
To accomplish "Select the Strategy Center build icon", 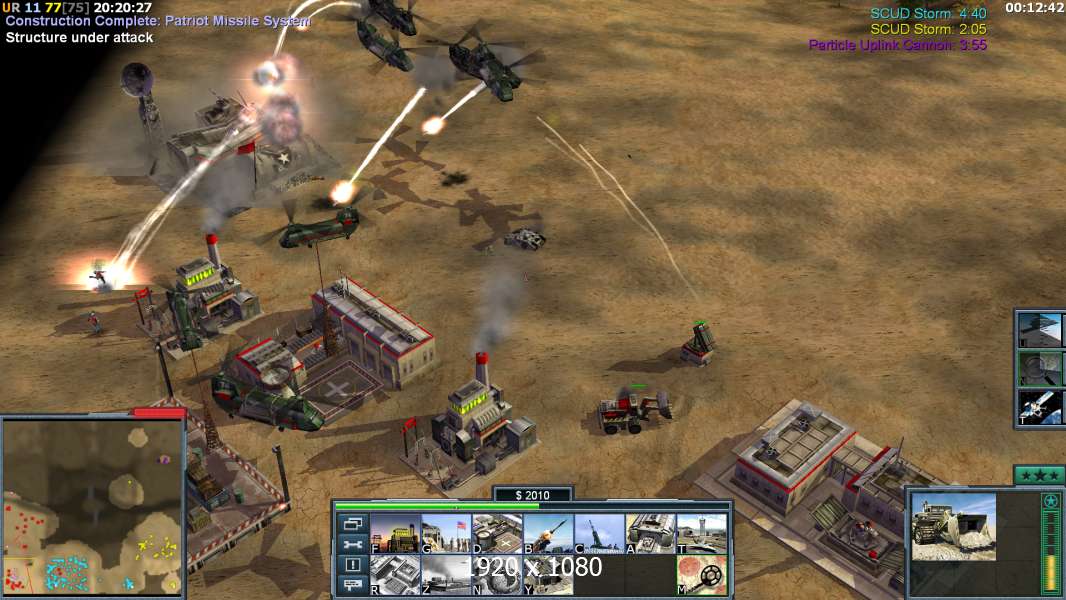I will tap(395, 575).
